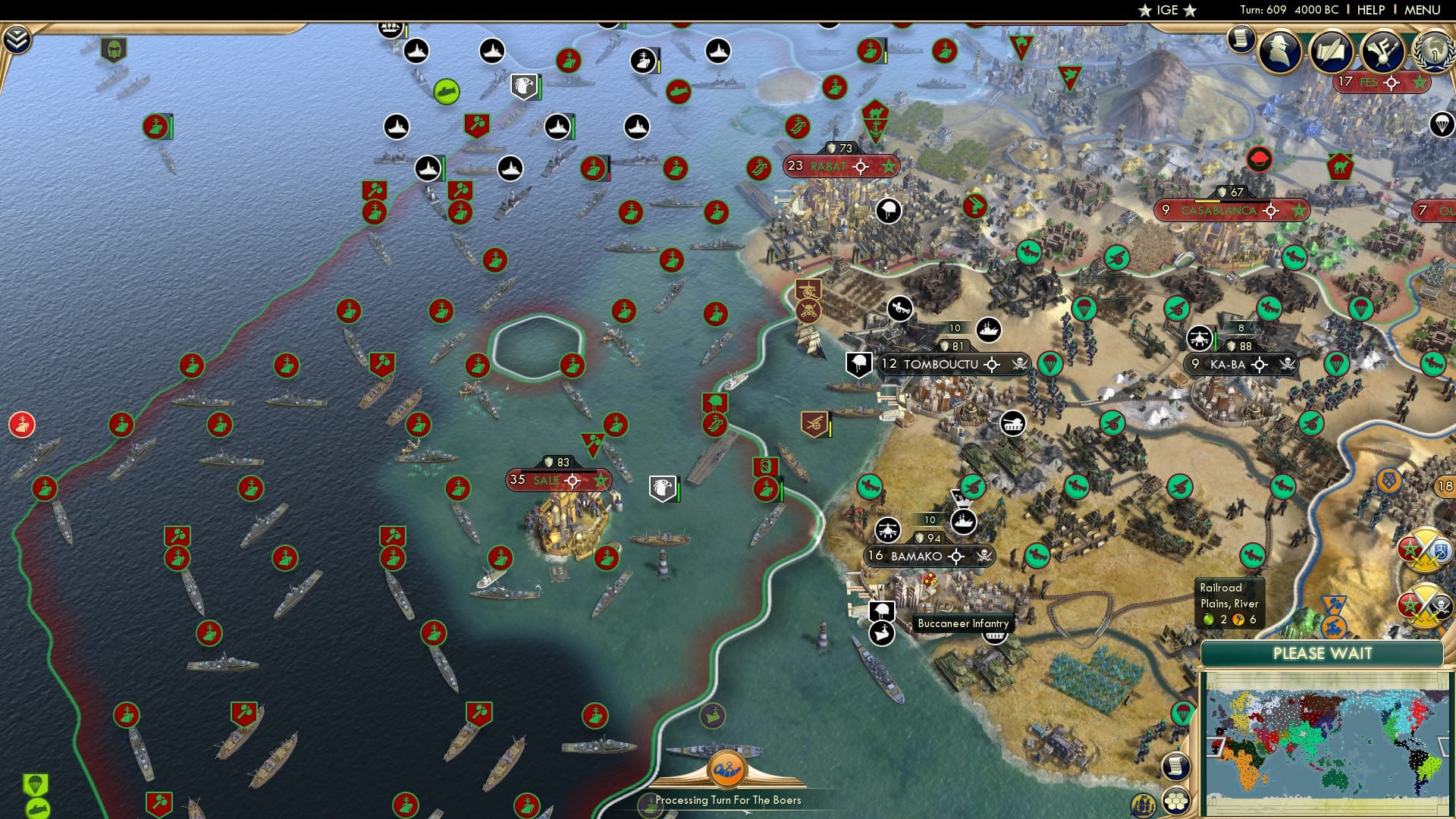Click Tombouctu's rally crosshair icon
1456x819 pixels.
[990, 365]
